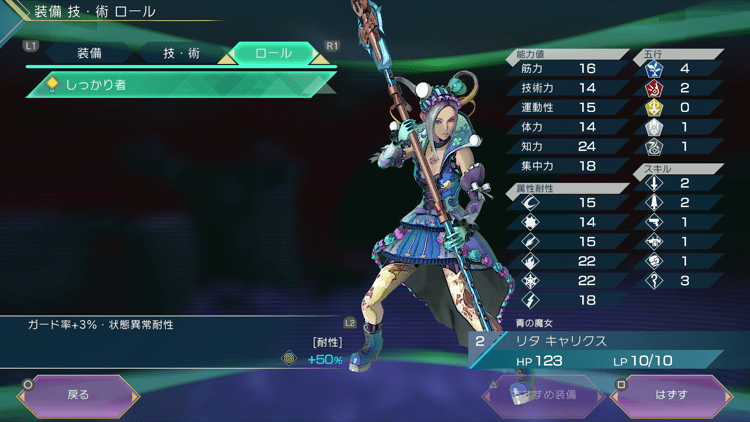The height and width of the screenshot is (422, 750).
Task: Choose the しっかり者 role entry
Action: (180, 86)
